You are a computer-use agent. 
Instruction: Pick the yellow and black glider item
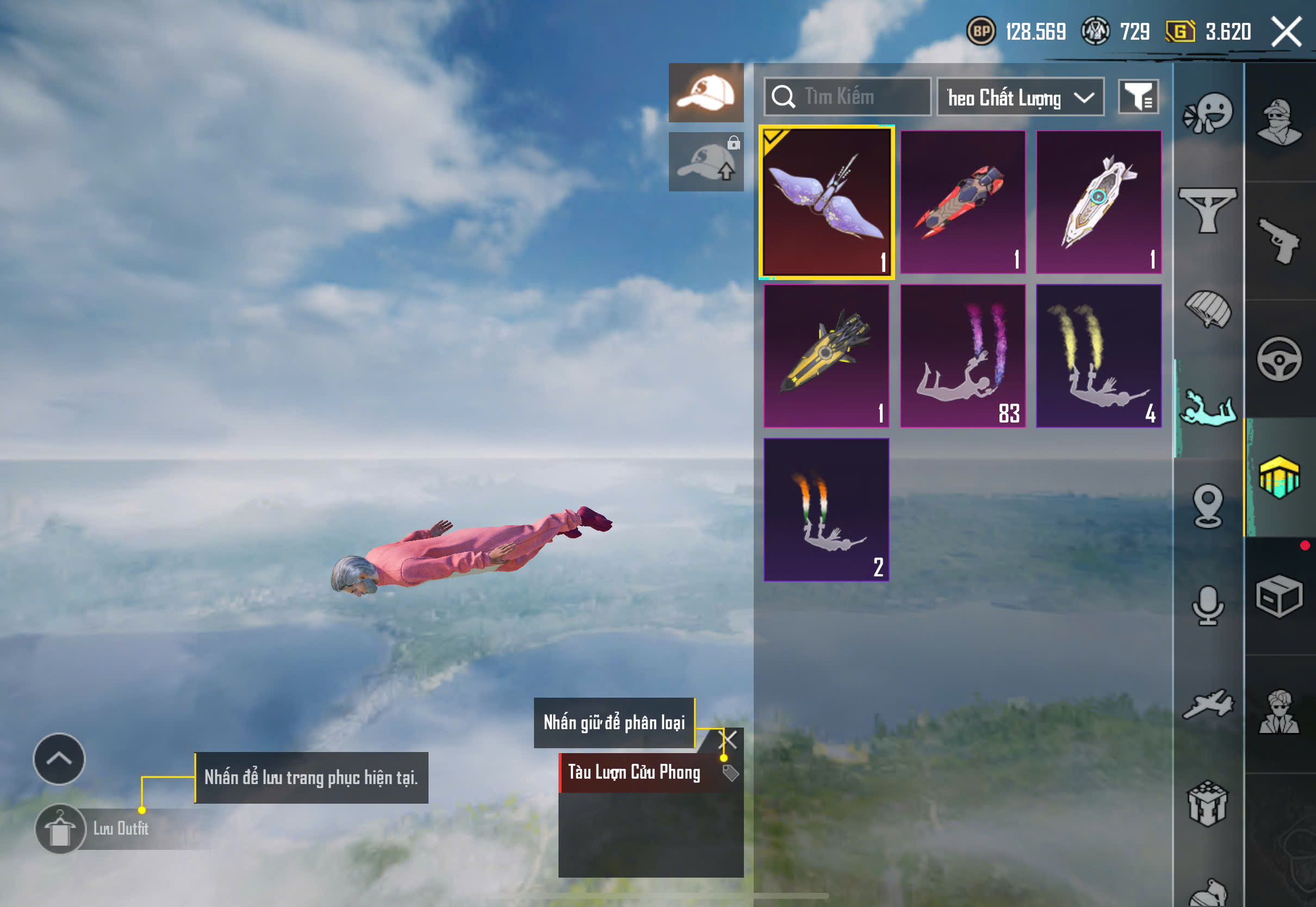tap(827, 356)
